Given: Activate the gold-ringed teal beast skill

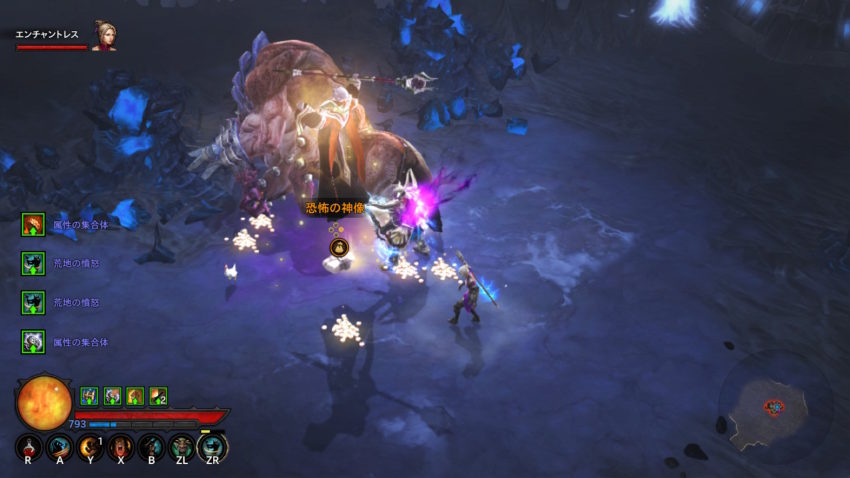Looking at the screenshot, I should pos(212,447).
